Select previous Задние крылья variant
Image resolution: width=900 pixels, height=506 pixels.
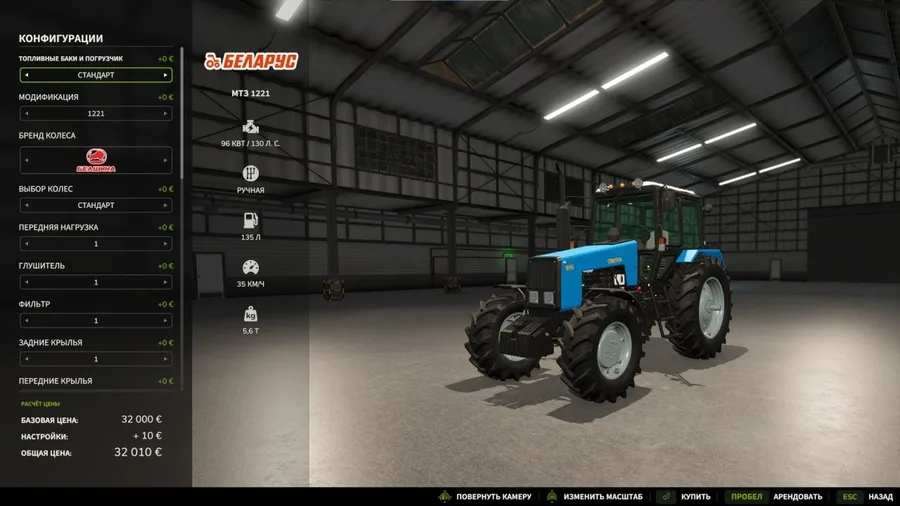pyautogui.click(x=26, y=359)
